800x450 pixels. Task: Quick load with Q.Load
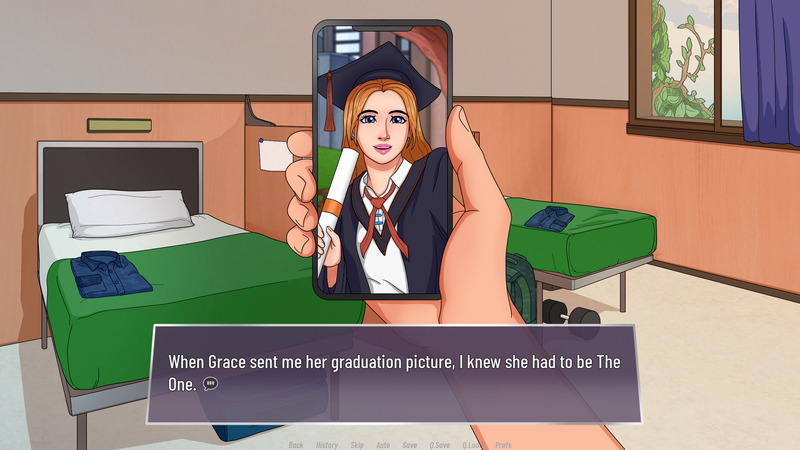(472, 444)
